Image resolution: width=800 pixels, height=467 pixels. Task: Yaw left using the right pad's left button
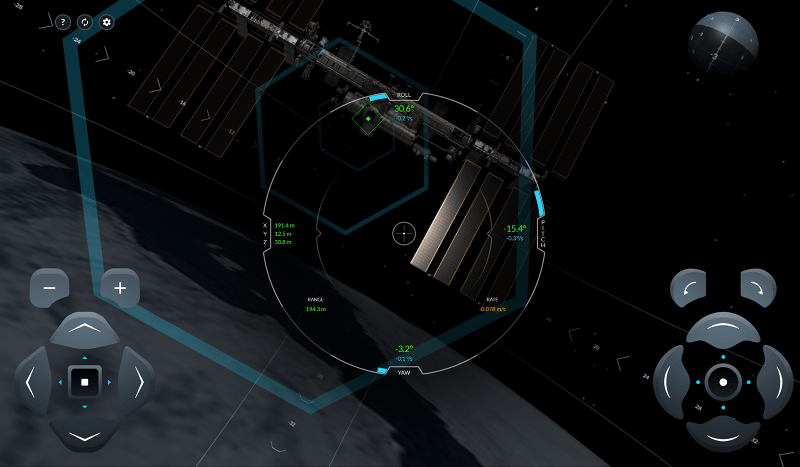[x=669, y=381]
